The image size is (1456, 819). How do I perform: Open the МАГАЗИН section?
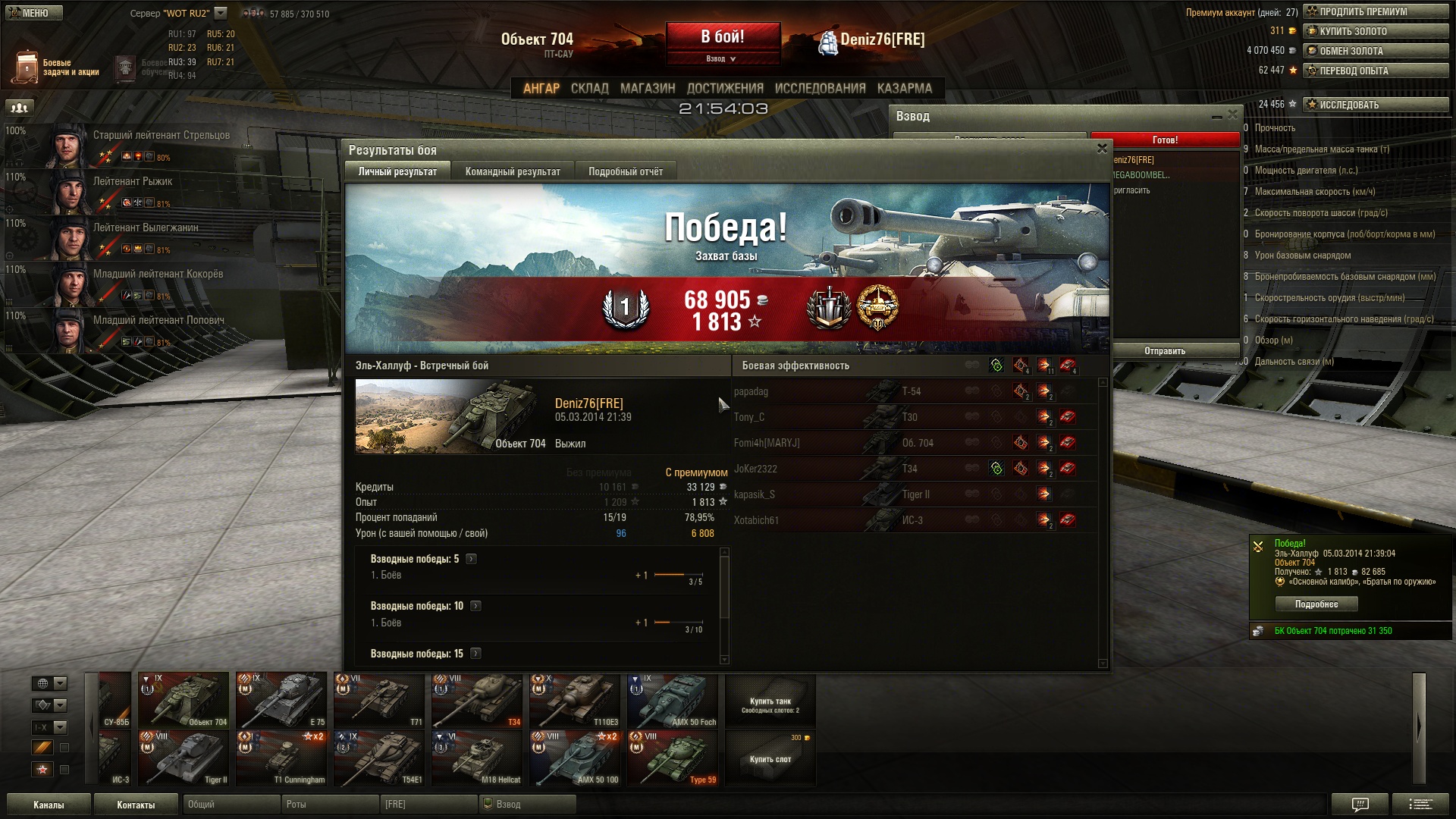point(647,89)
